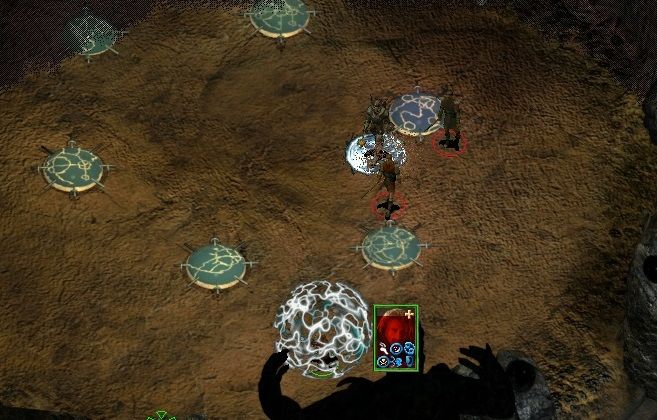Click the level-up plus icon on portrait
The width and height of the screenshot is (657, 420).
[x=408, y=314]
